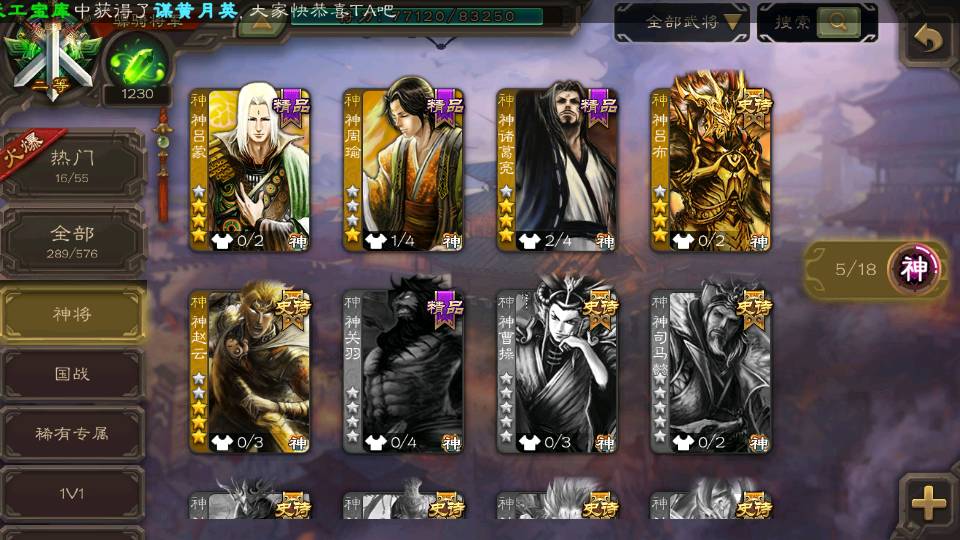This screenshot has height=540, width=960.
Task: Open the 神 collection counter 5/18
Action: [877, 269]
